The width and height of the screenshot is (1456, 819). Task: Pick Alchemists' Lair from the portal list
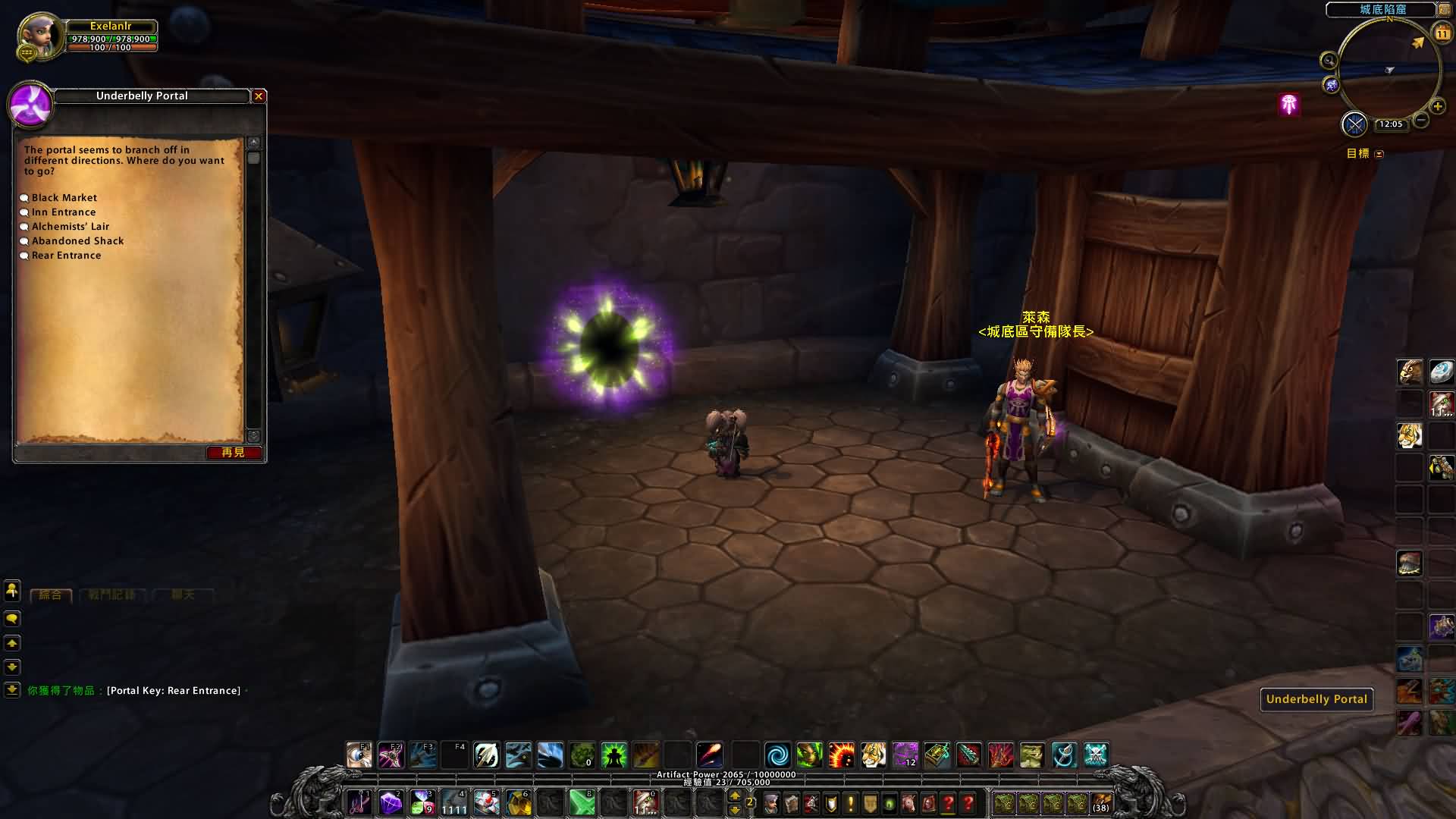71,227
